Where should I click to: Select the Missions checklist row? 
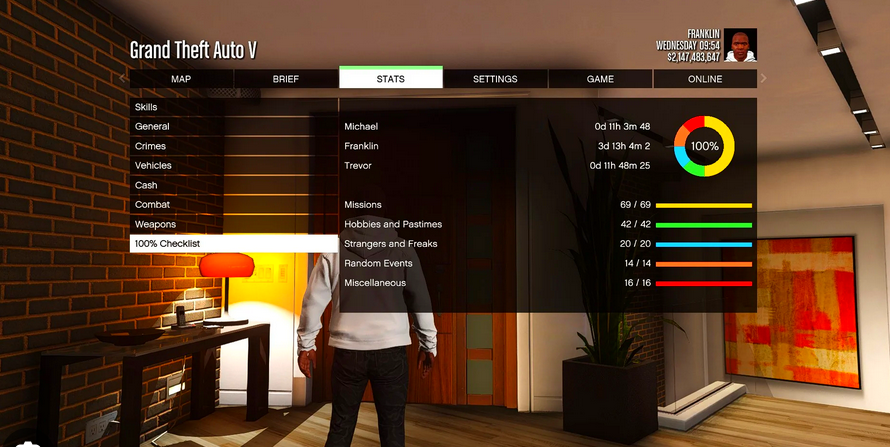tap(547, 205)
